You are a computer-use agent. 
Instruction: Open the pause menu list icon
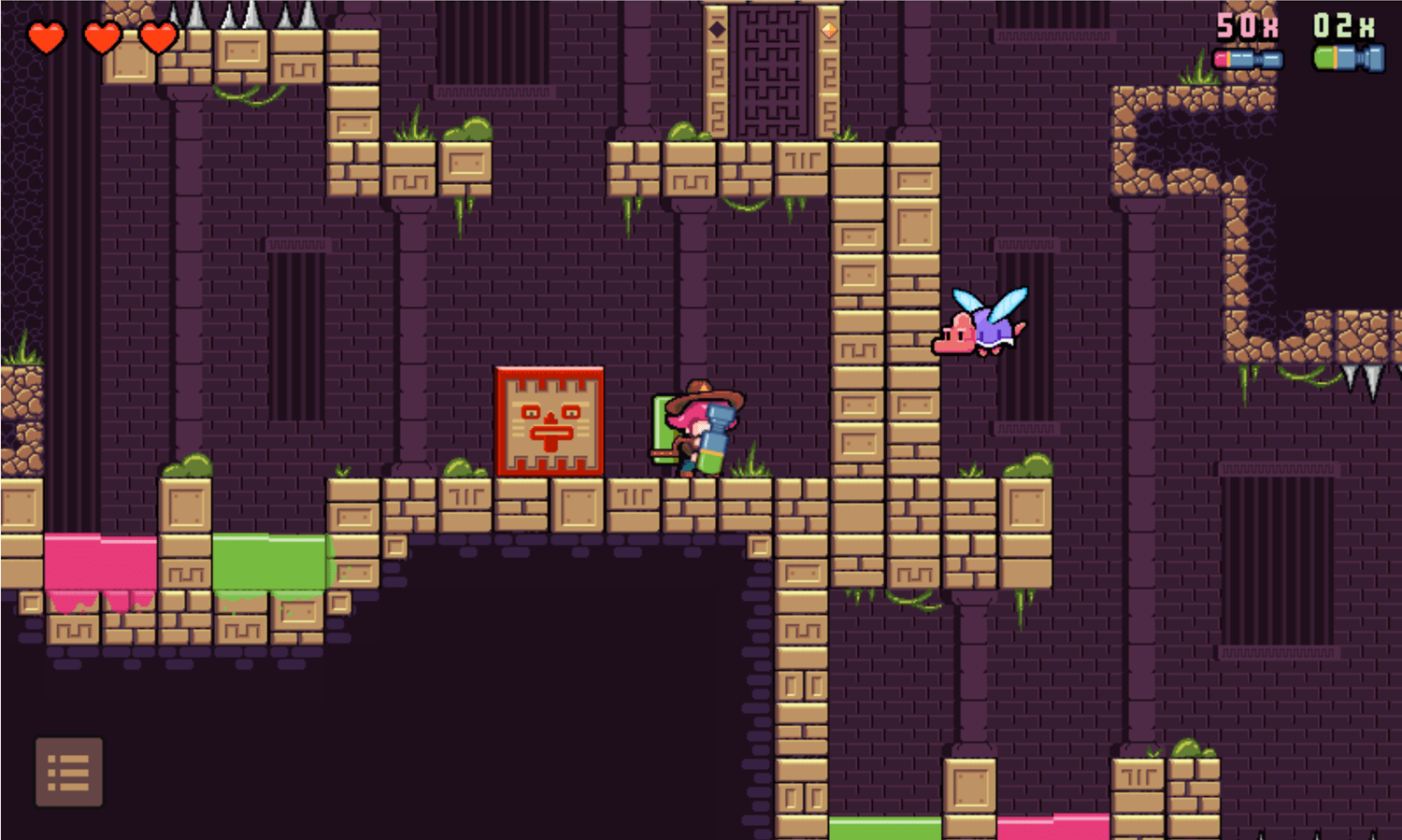point(71,774)
